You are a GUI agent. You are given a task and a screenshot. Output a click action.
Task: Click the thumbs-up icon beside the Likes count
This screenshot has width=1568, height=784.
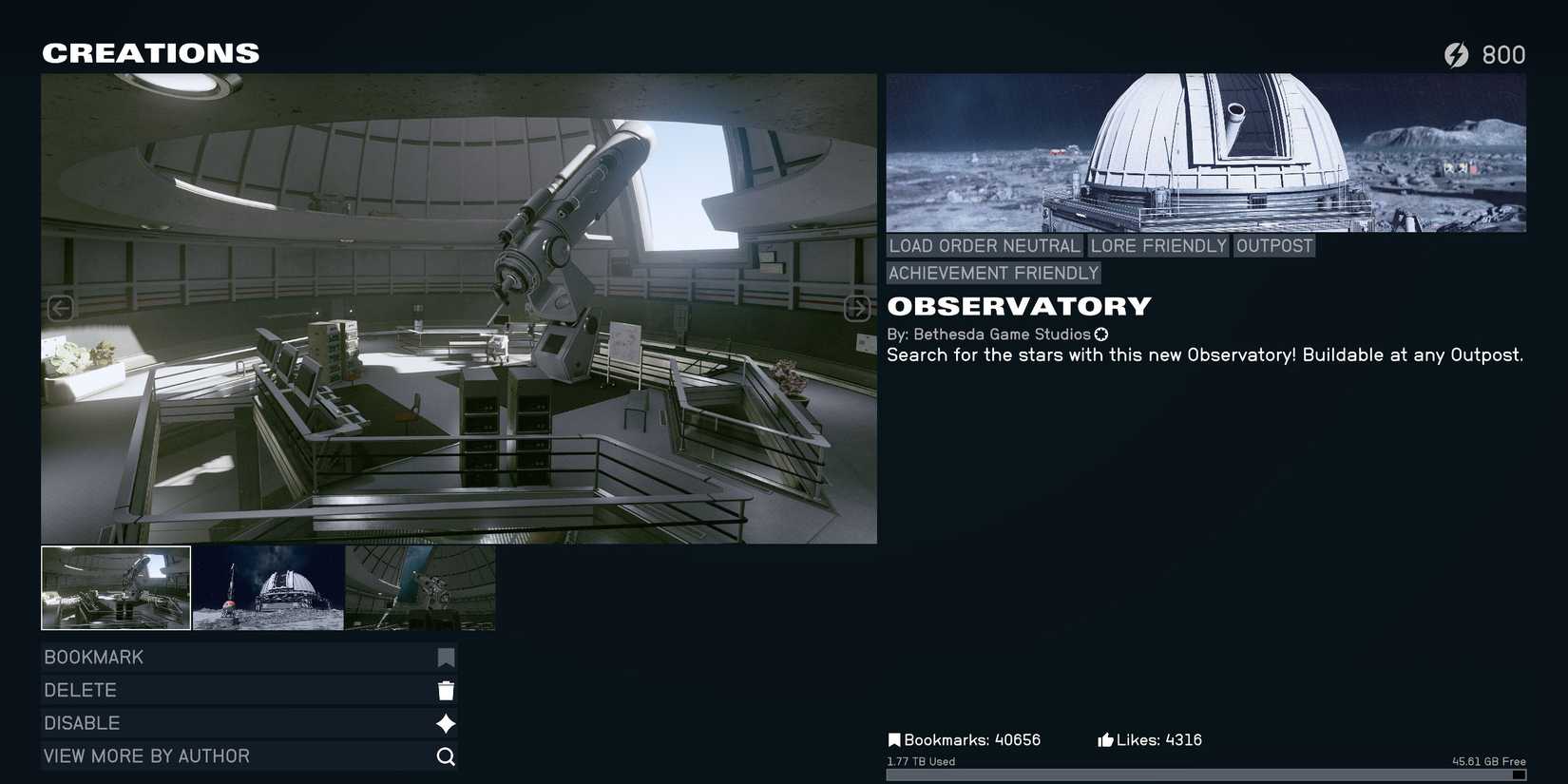click(1105, 739)
